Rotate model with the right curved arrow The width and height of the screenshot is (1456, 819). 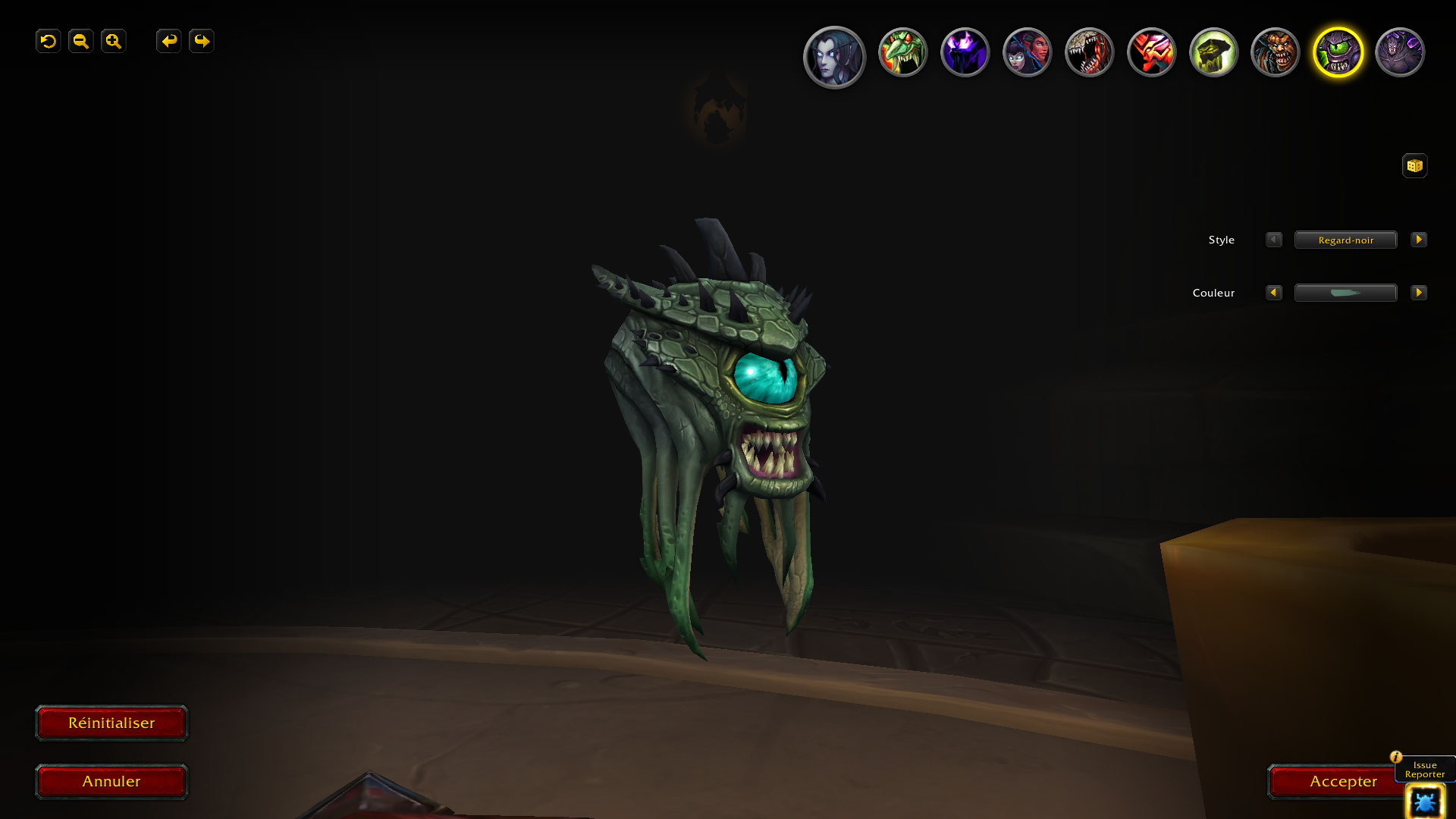[x=202, y=41]
